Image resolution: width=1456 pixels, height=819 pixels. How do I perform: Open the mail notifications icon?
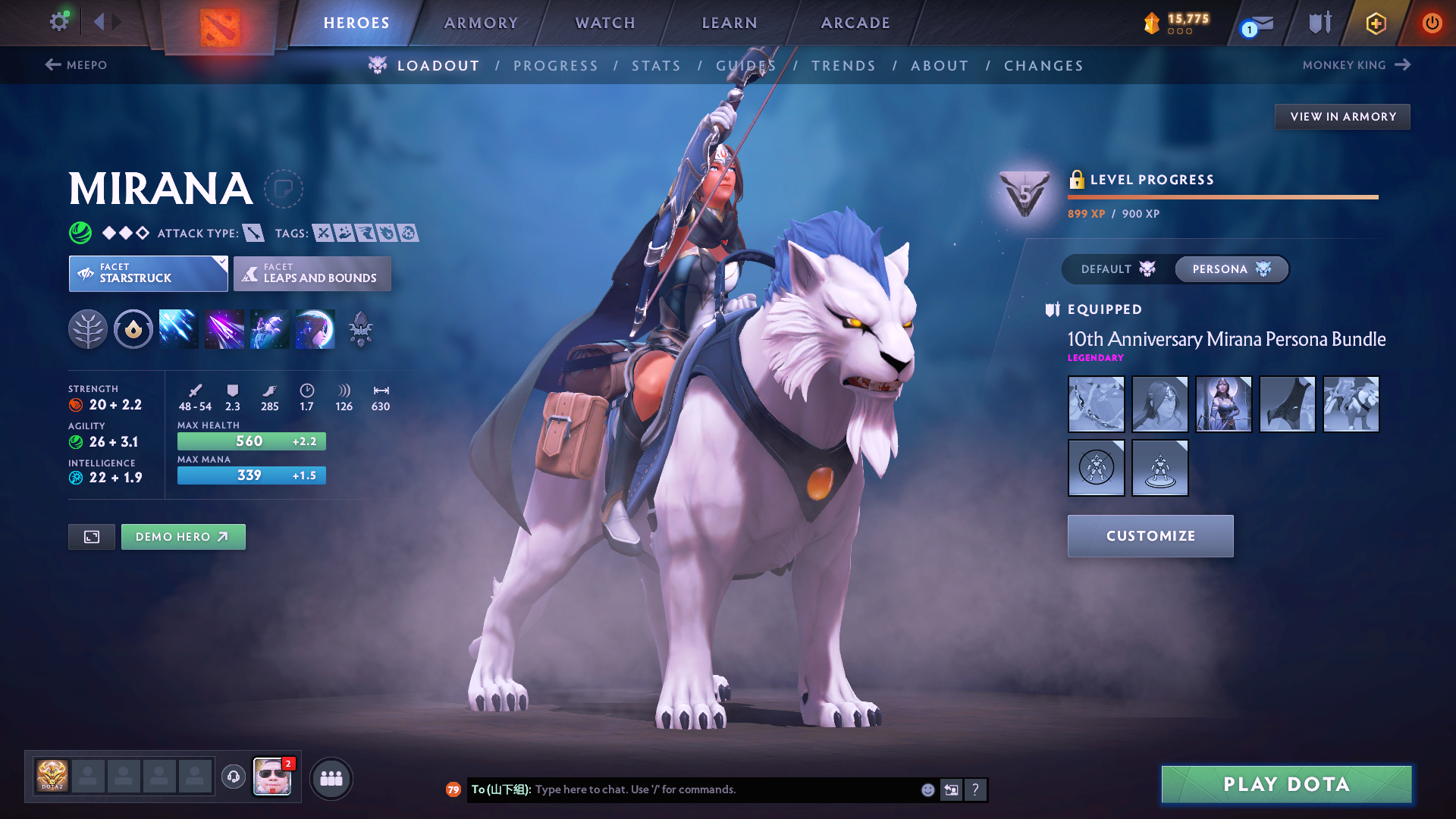(x=1259, y=24)
